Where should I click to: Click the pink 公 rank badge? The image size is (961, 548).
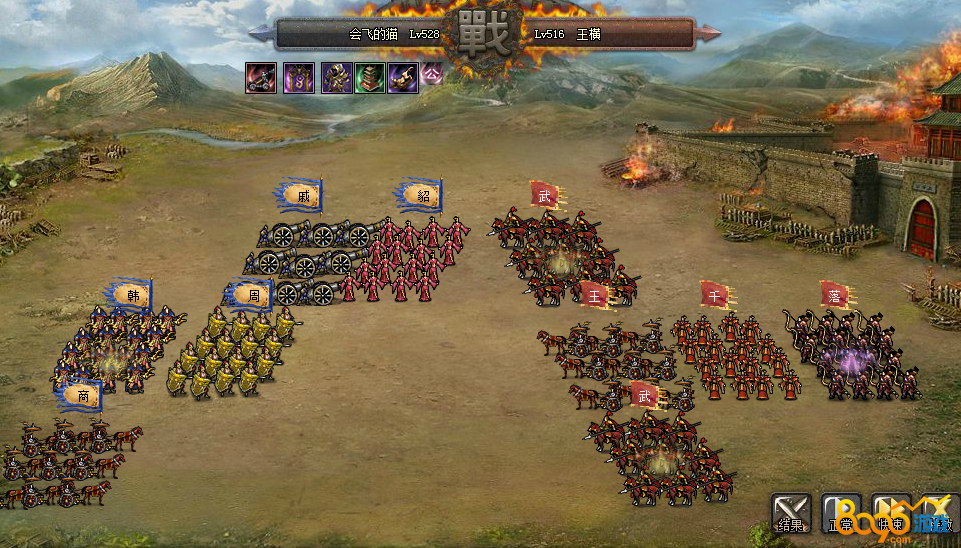pos(431,73)
